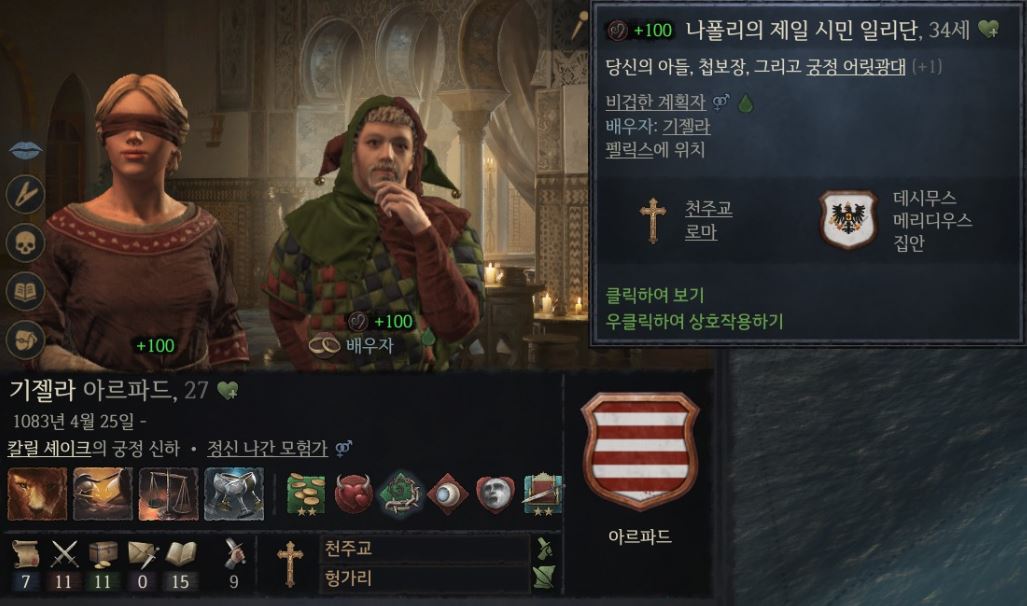The image size is (1027, 606).
Task: Open the skull icon for kills
Action: (x=25, y=242)
